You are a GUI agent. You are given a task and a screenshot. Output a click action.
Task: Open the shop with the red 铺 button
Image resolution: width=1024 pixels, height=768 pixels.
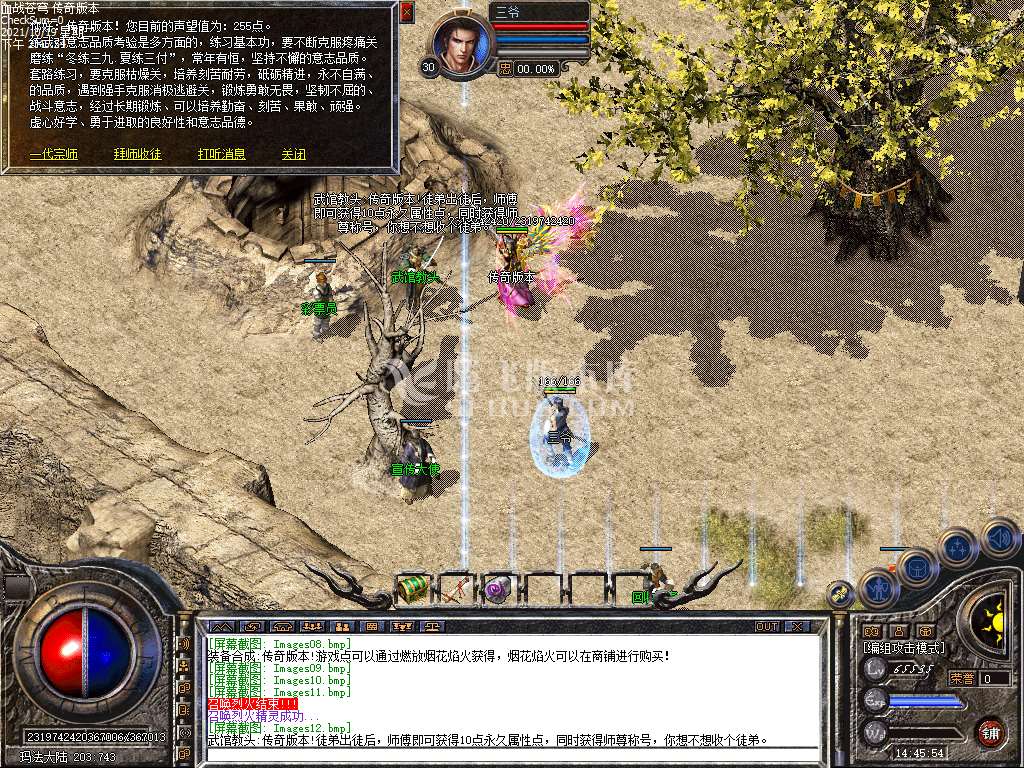(x=990, y=732)
